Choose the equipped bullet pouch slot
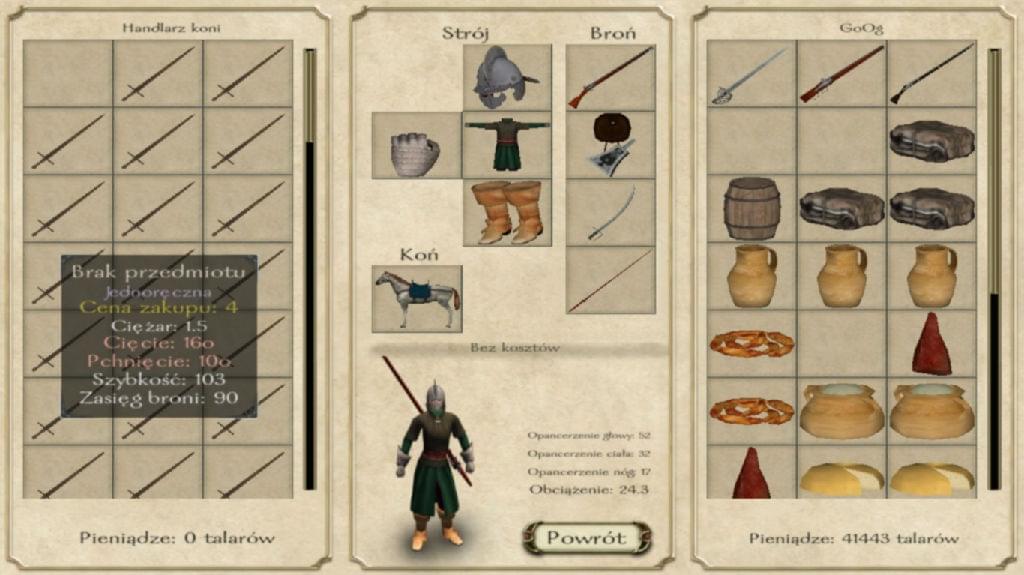The height and width of the screenshot is (575, 1024). click(x=610, y=146)
